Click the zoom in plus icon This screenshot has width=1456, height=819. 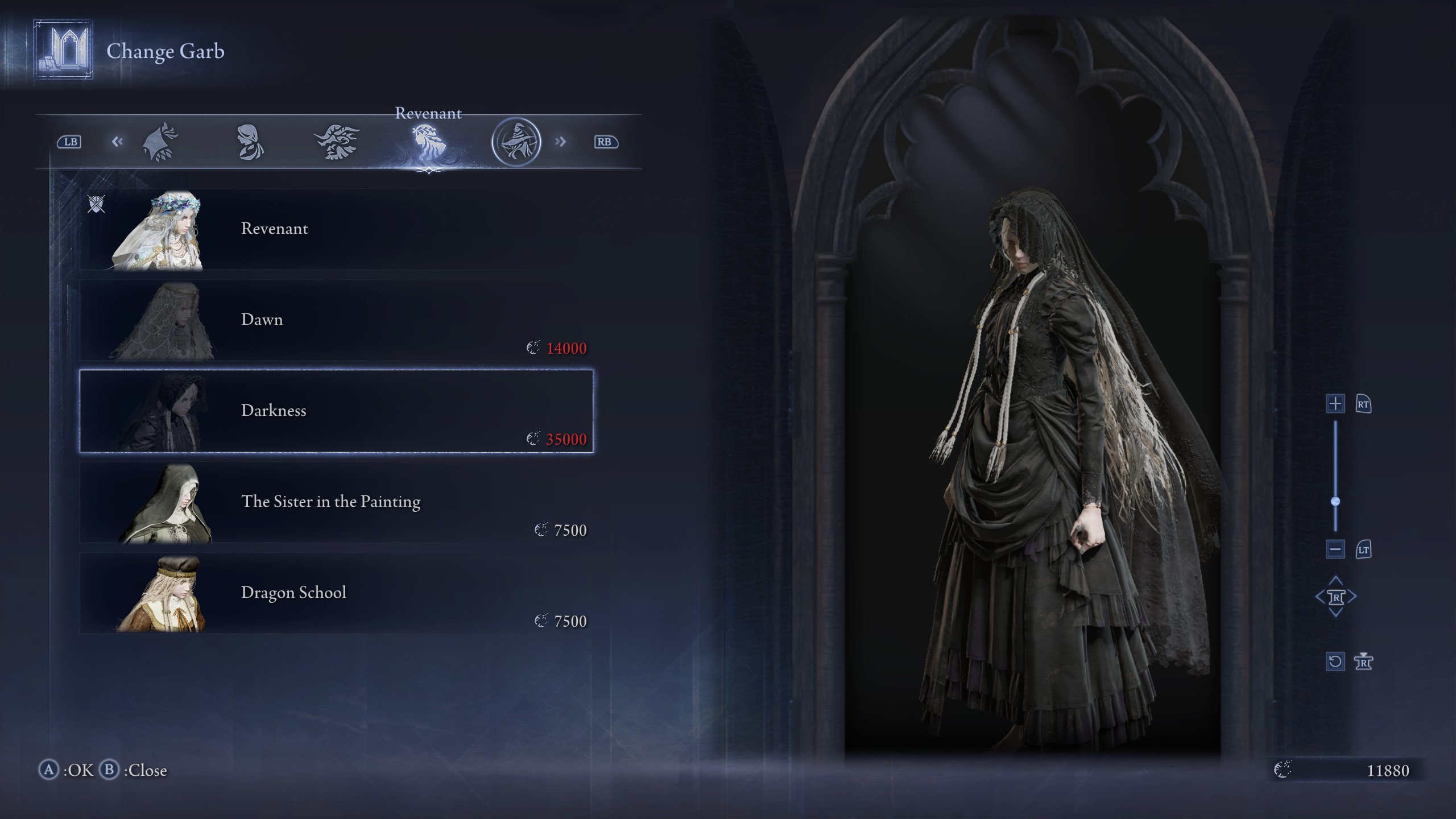(x=1335, y=404)
